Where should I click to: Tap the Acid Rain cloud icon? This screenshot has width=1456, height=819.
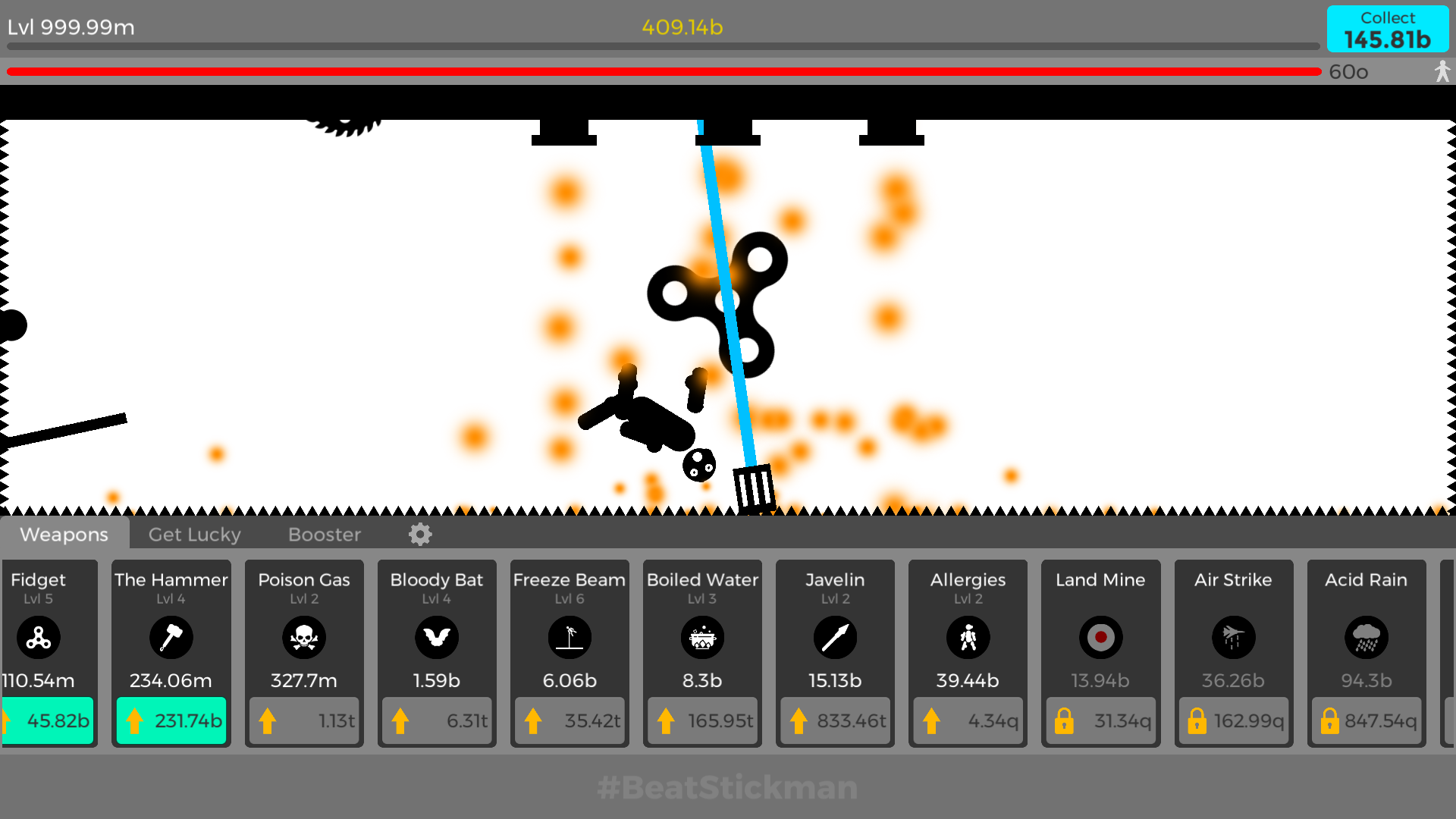(x=1366, y=638)
